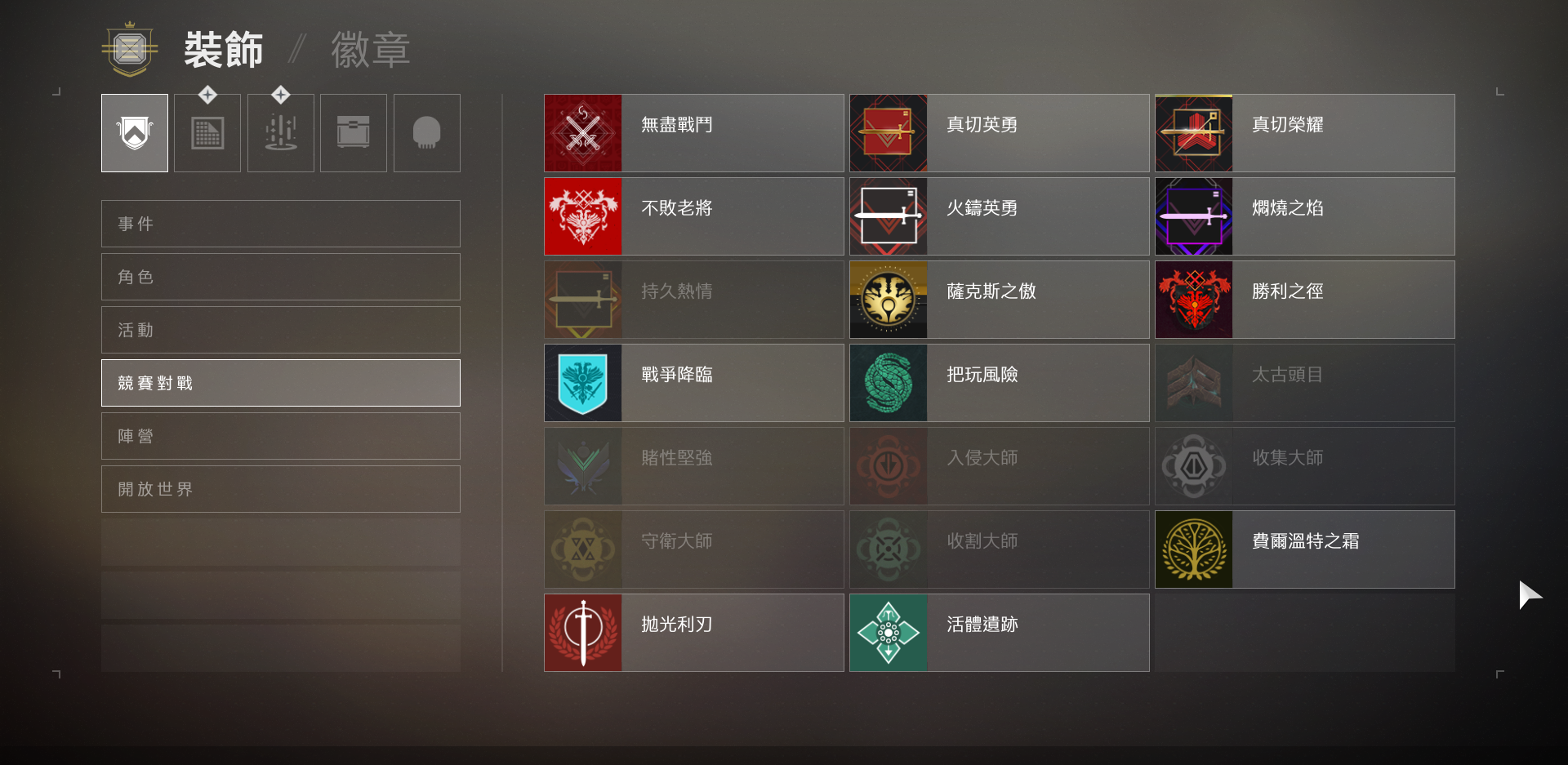Select the Ghost shell category icon

(x=426, y=132)
